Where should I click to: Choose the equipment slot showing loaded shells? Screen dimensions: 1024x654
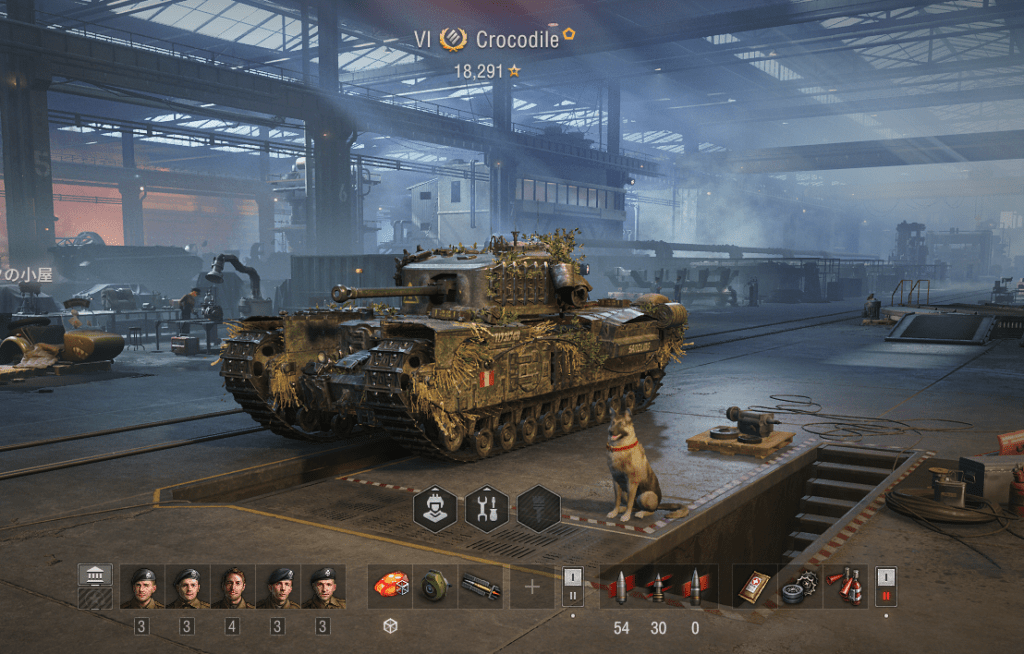[x=481, y=587]
